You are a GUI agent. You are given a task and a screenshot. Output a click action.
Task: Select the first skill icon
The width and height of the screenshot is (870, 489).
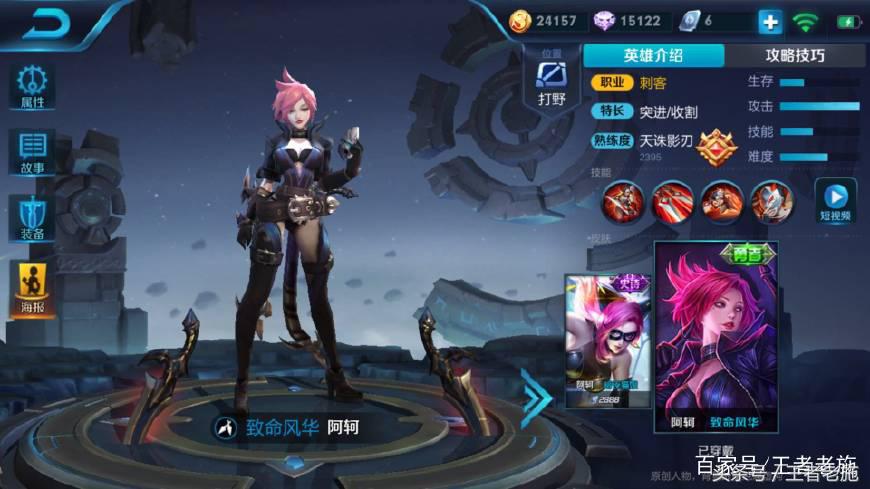[x=622, y=201]
